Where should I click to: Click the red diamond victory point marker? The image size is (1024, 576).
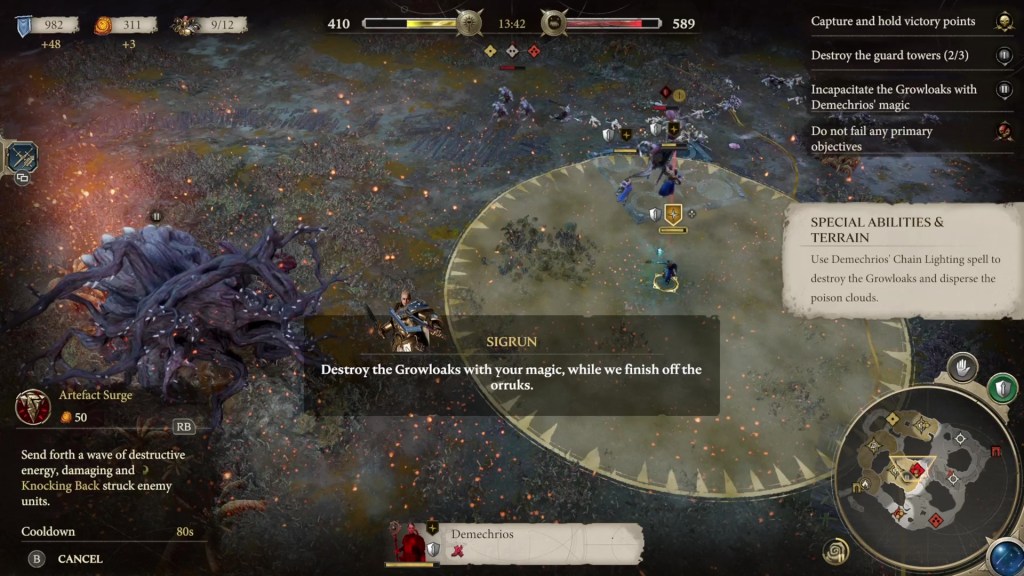534,50
